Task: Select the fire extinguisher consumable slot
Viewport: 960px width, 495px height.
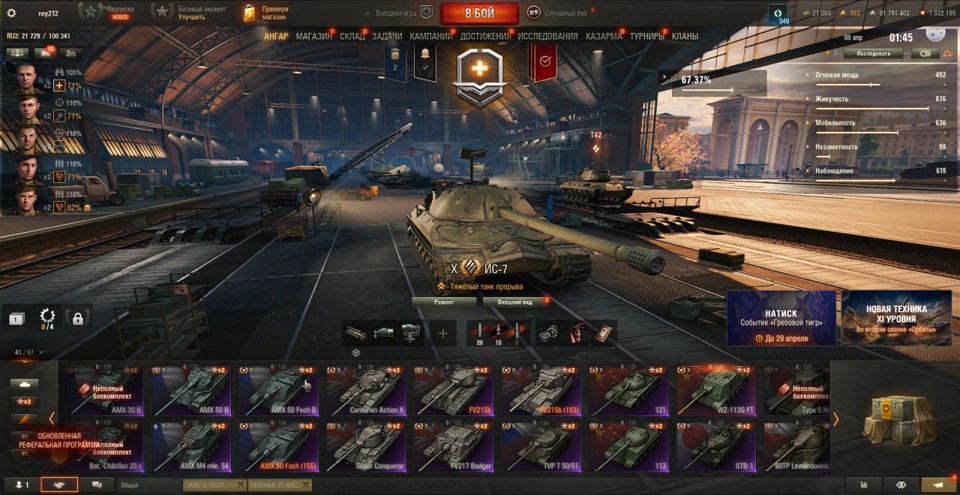Action: pyautogui.click(x=577, y=333)
